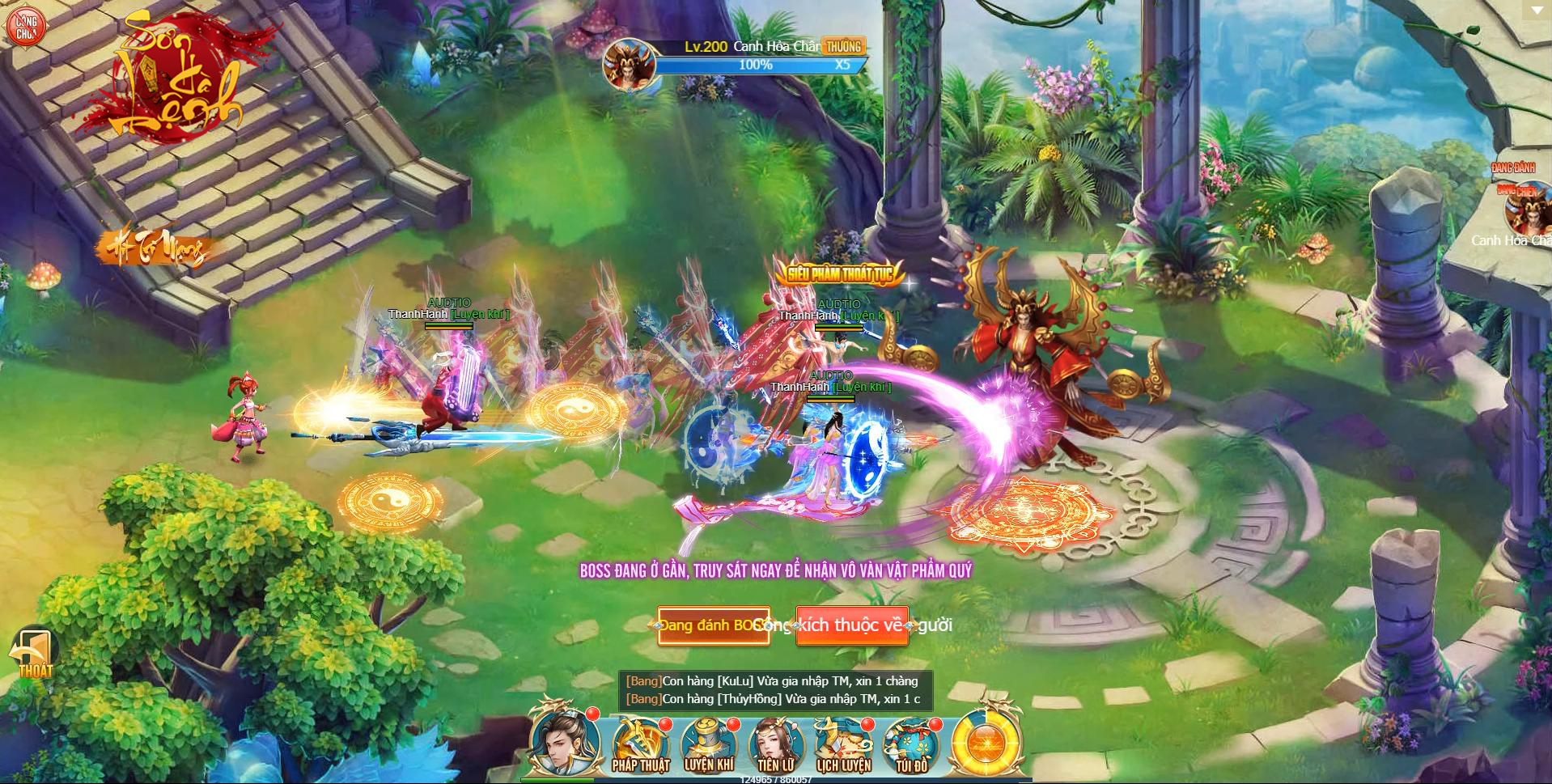Open the Pháp Thuật skills menu
This screenshot has height=784, width=1552.
(641, 745)
